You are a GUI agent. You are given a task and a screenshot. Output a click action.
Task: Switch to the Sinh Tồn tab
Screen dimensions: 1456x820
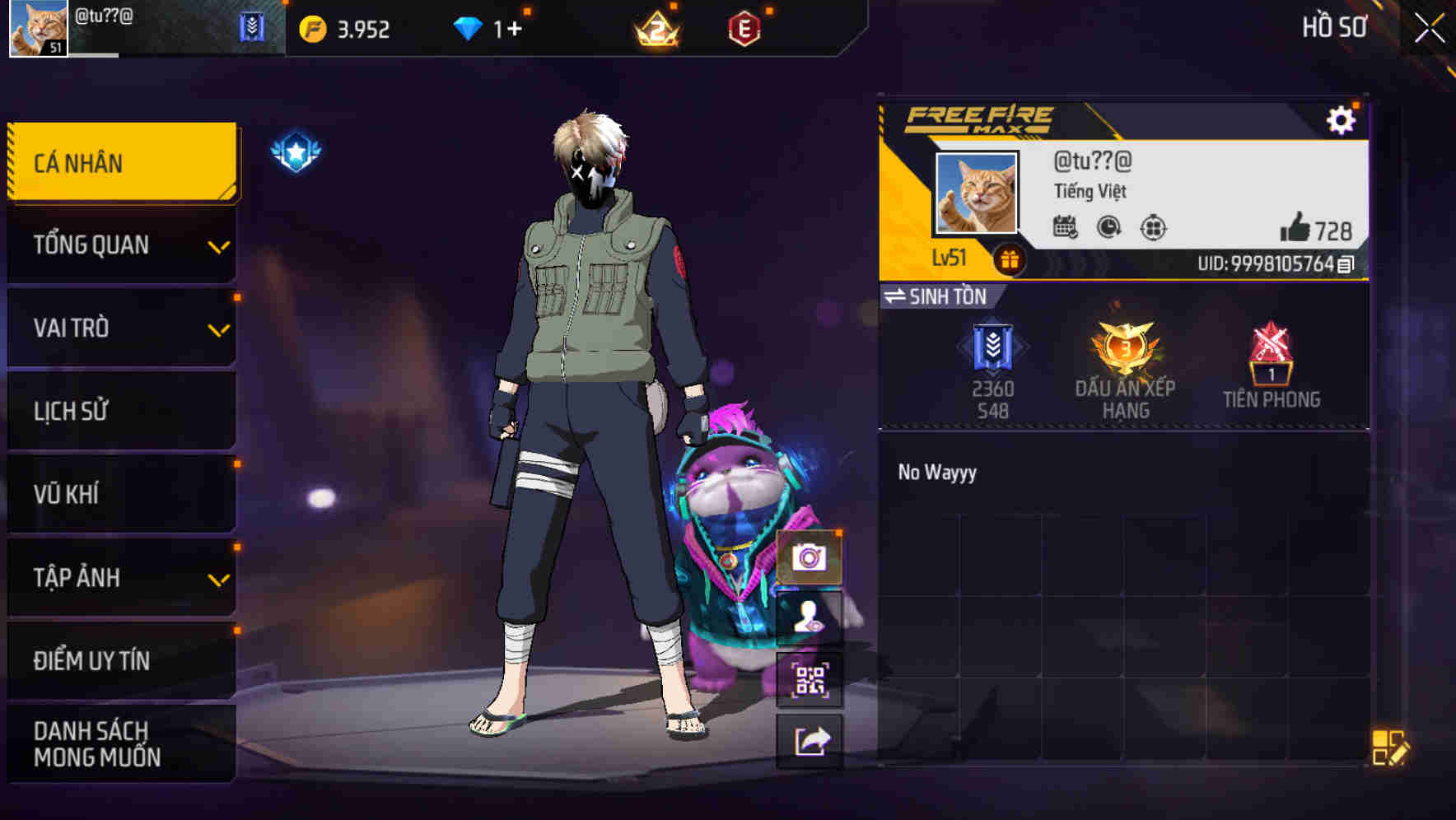[x=939, y=297]
